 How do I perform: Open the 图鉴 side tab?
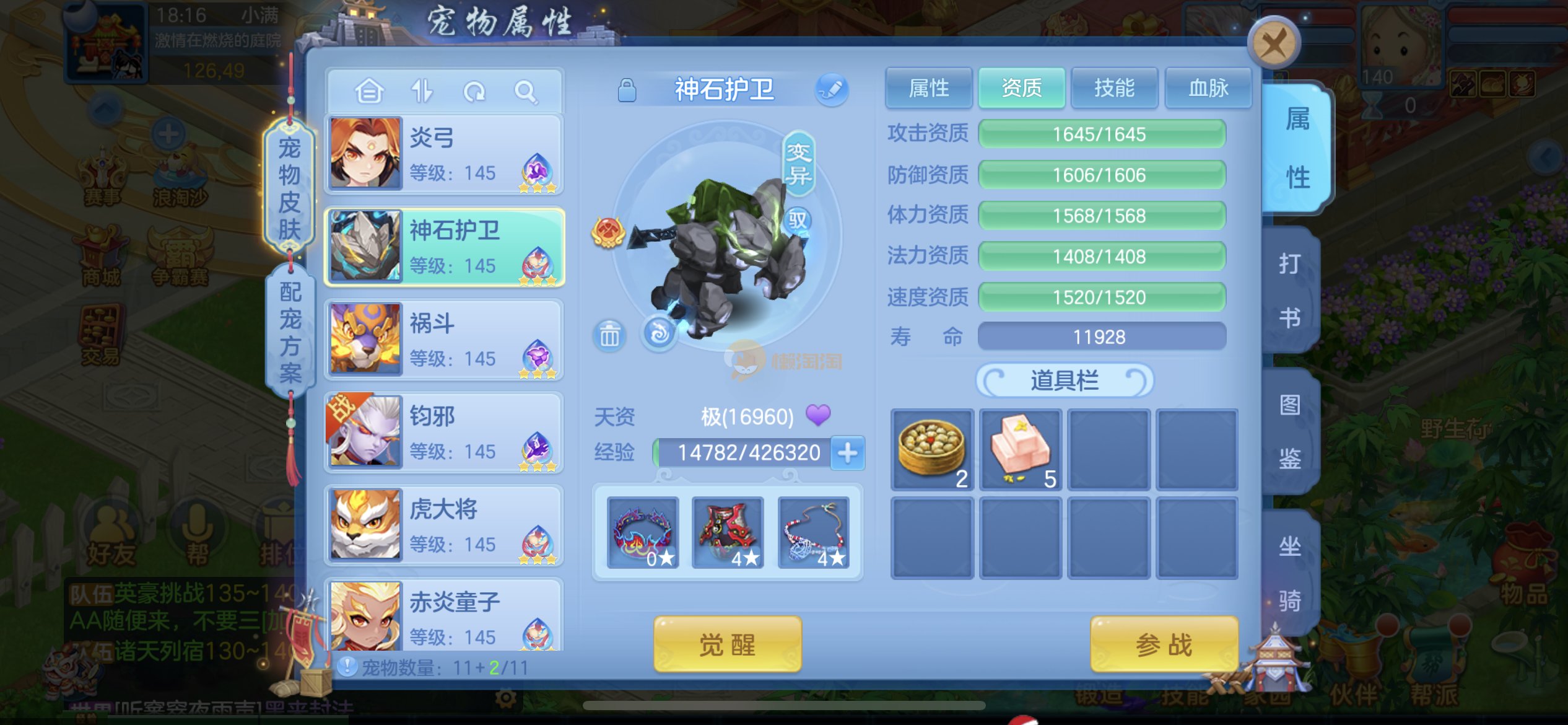(x=1290, y=431)
